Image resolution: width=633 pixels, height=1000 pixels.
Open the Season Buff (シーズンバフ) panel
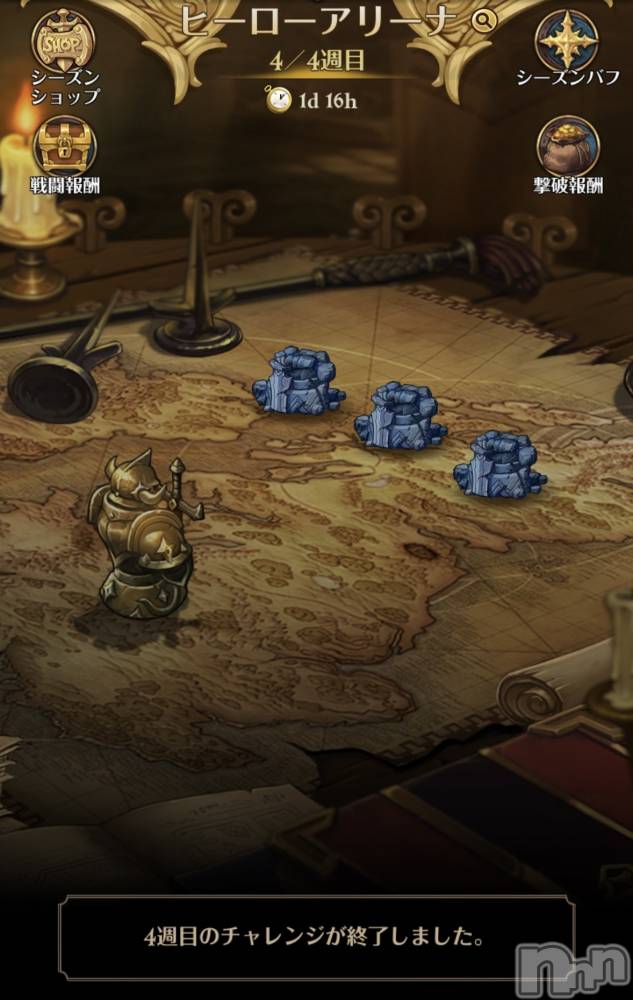(x=567, y=41)
